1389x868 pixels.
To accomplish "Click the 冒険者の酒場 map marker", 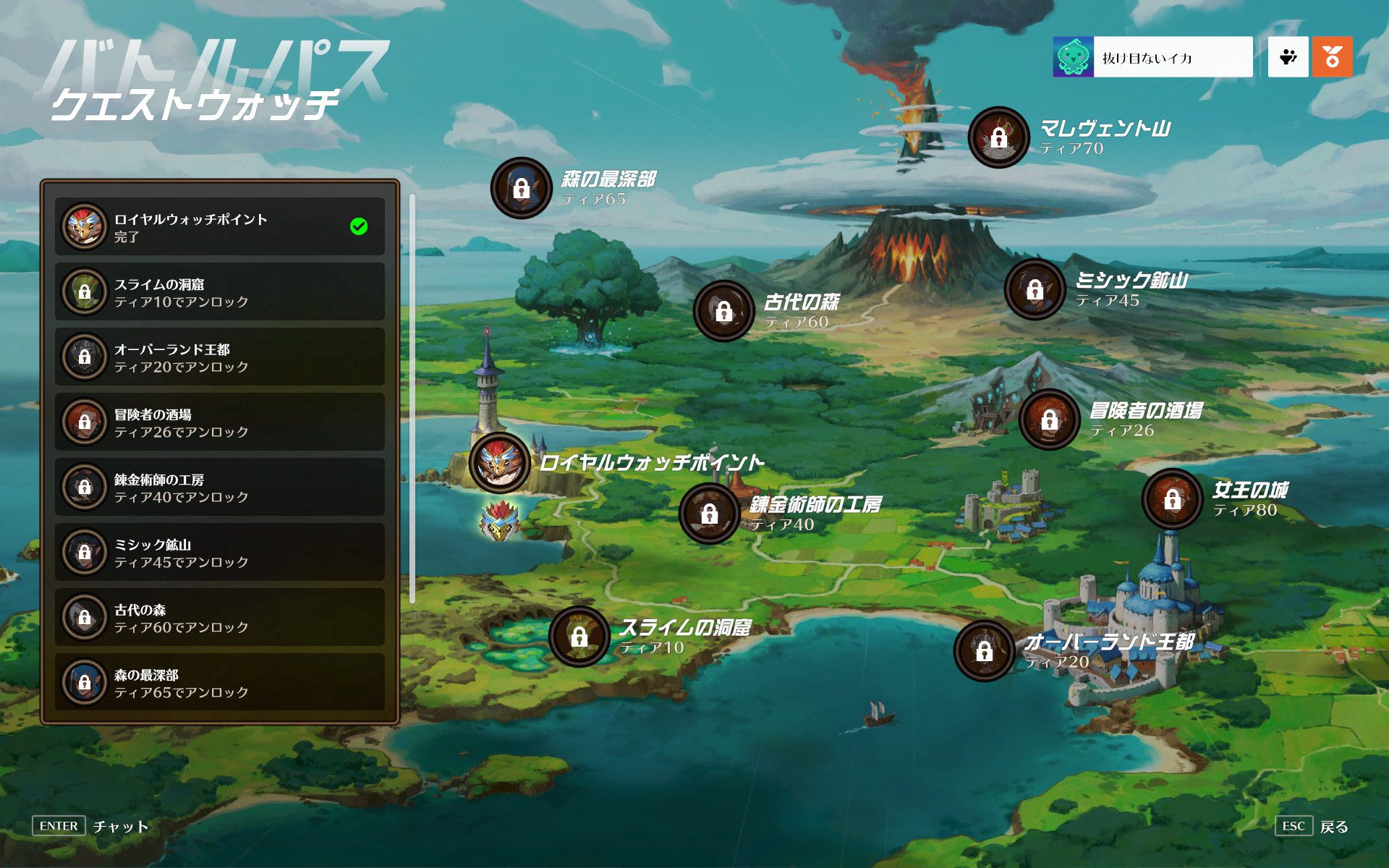I will 1049,420.
